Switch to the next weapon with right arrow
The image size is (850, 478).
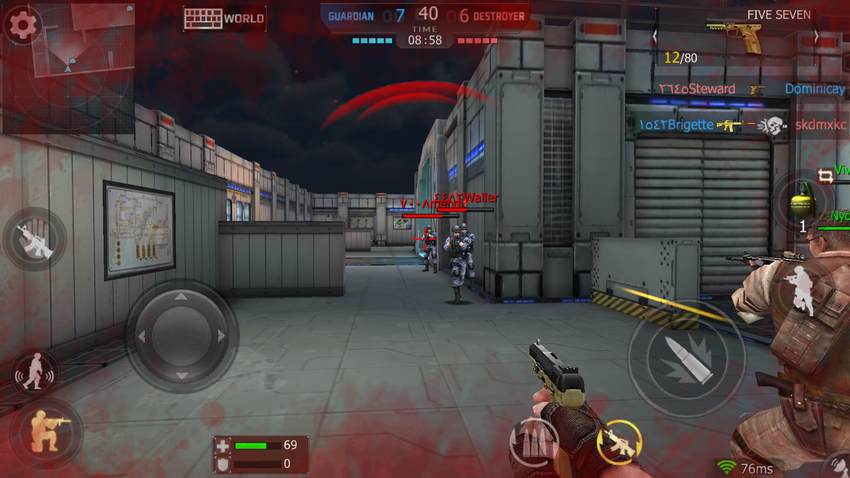[x=816, y=36]
